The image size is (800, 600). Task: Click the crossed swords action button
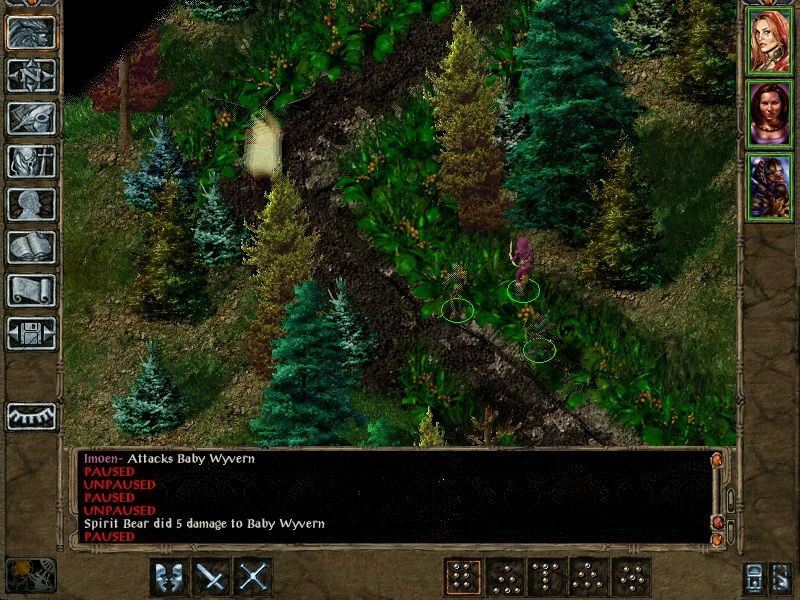coord(254,577)
